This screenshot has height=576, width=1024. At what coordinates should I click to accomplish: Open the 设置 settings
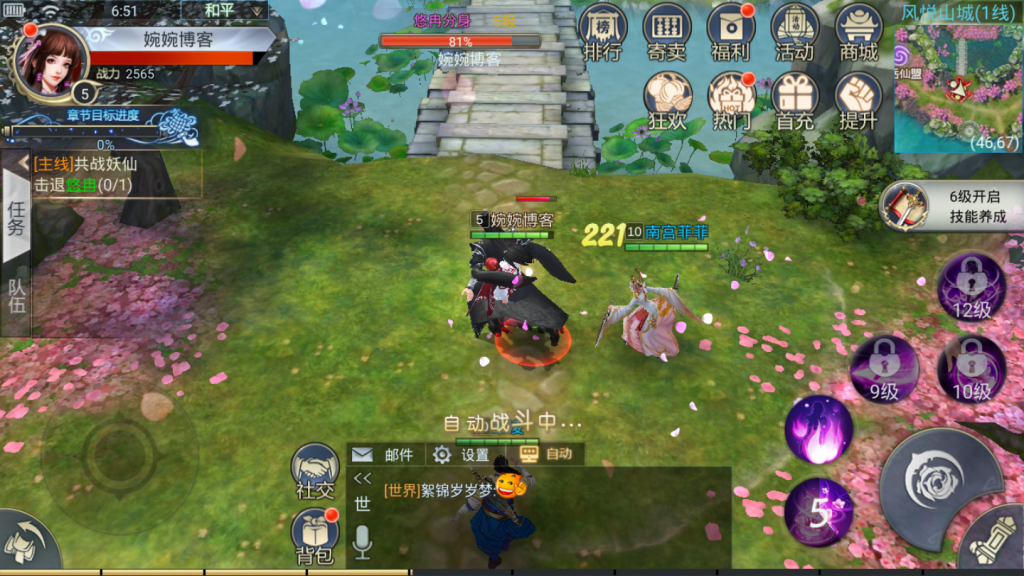tap(463, 455)
